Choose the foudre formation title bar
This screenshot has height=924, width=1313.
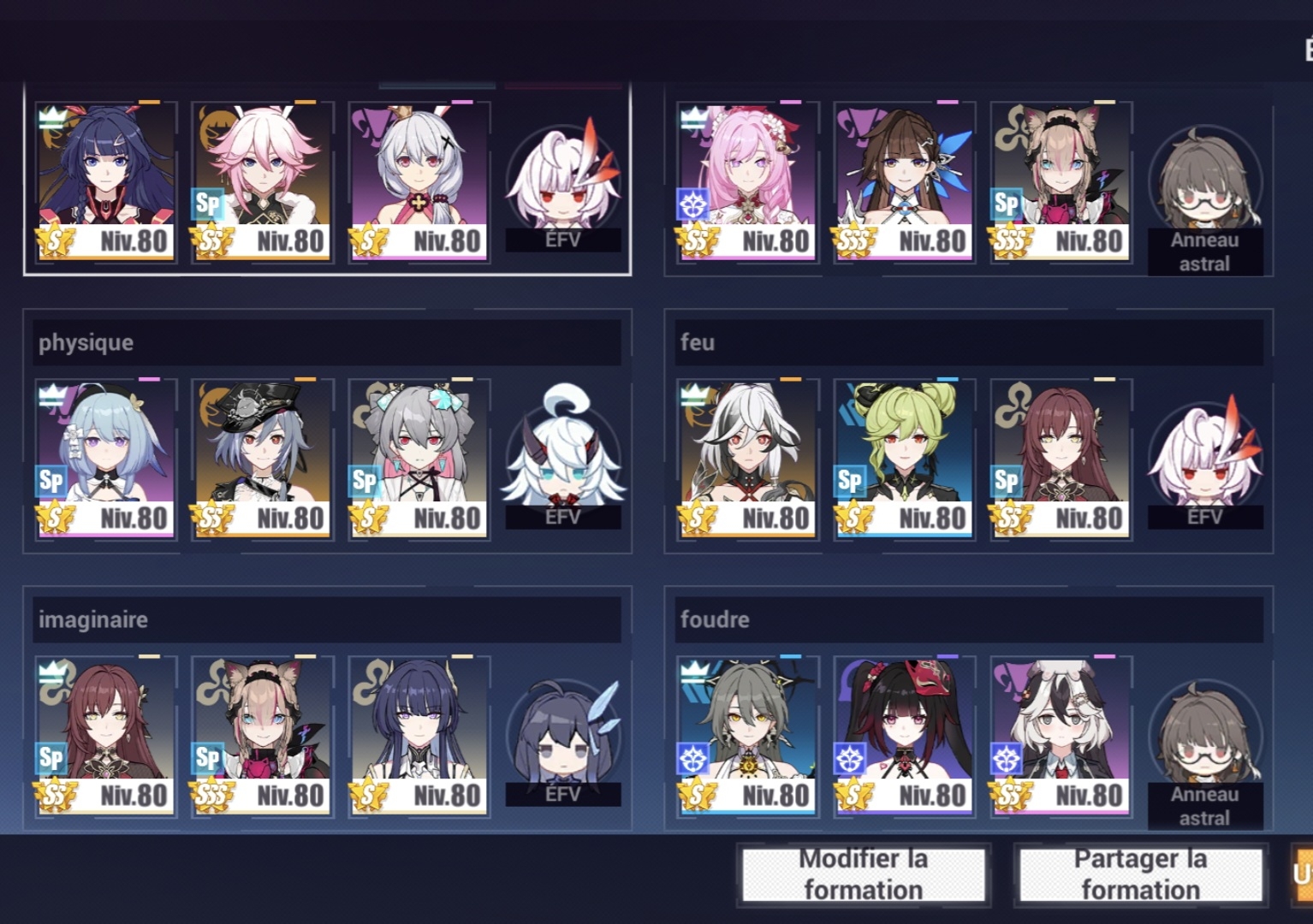tap(969, 619)
